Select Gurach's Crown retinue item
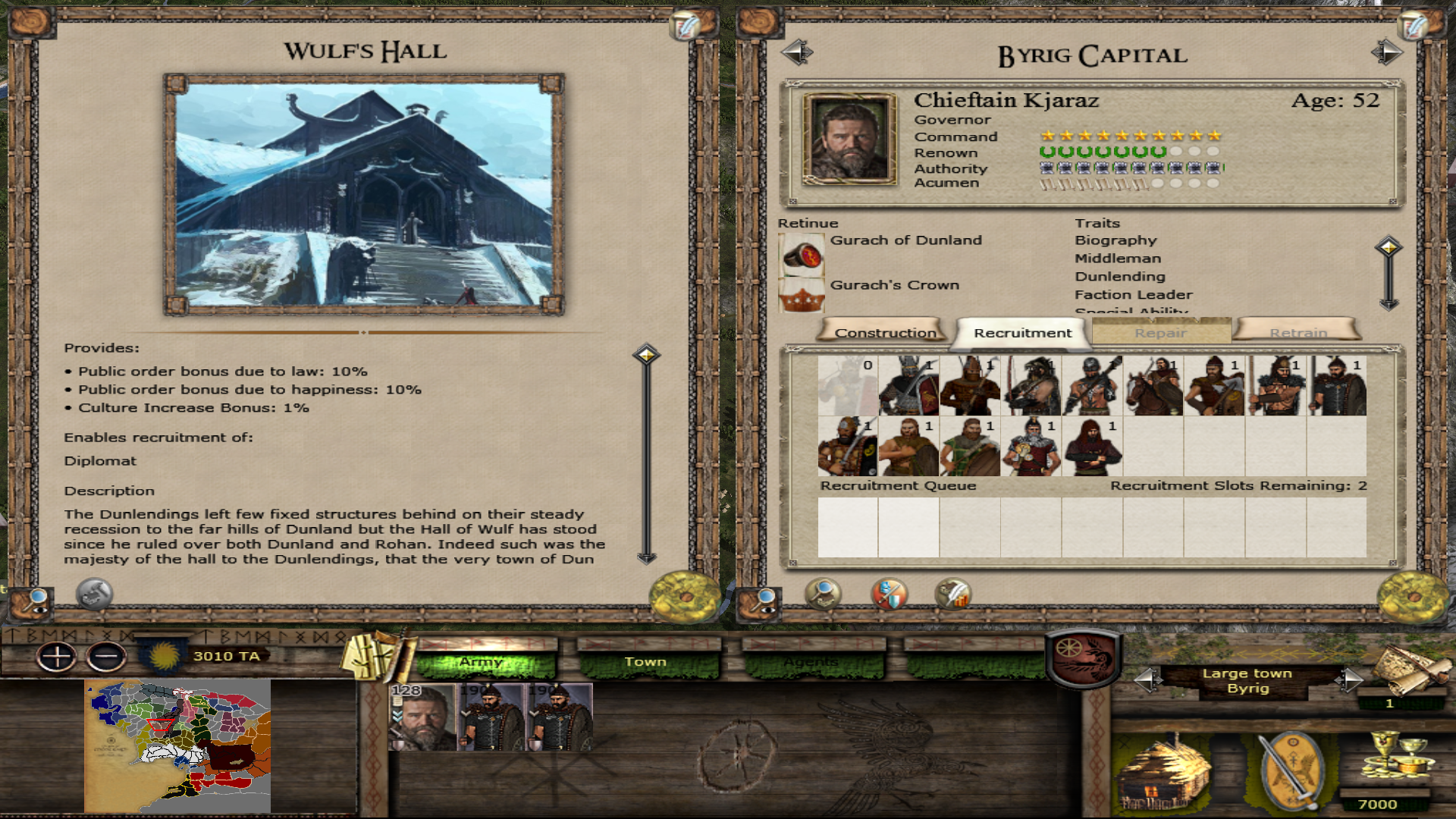Screen dimensions: 1456x819 click(x=802, y=295)
